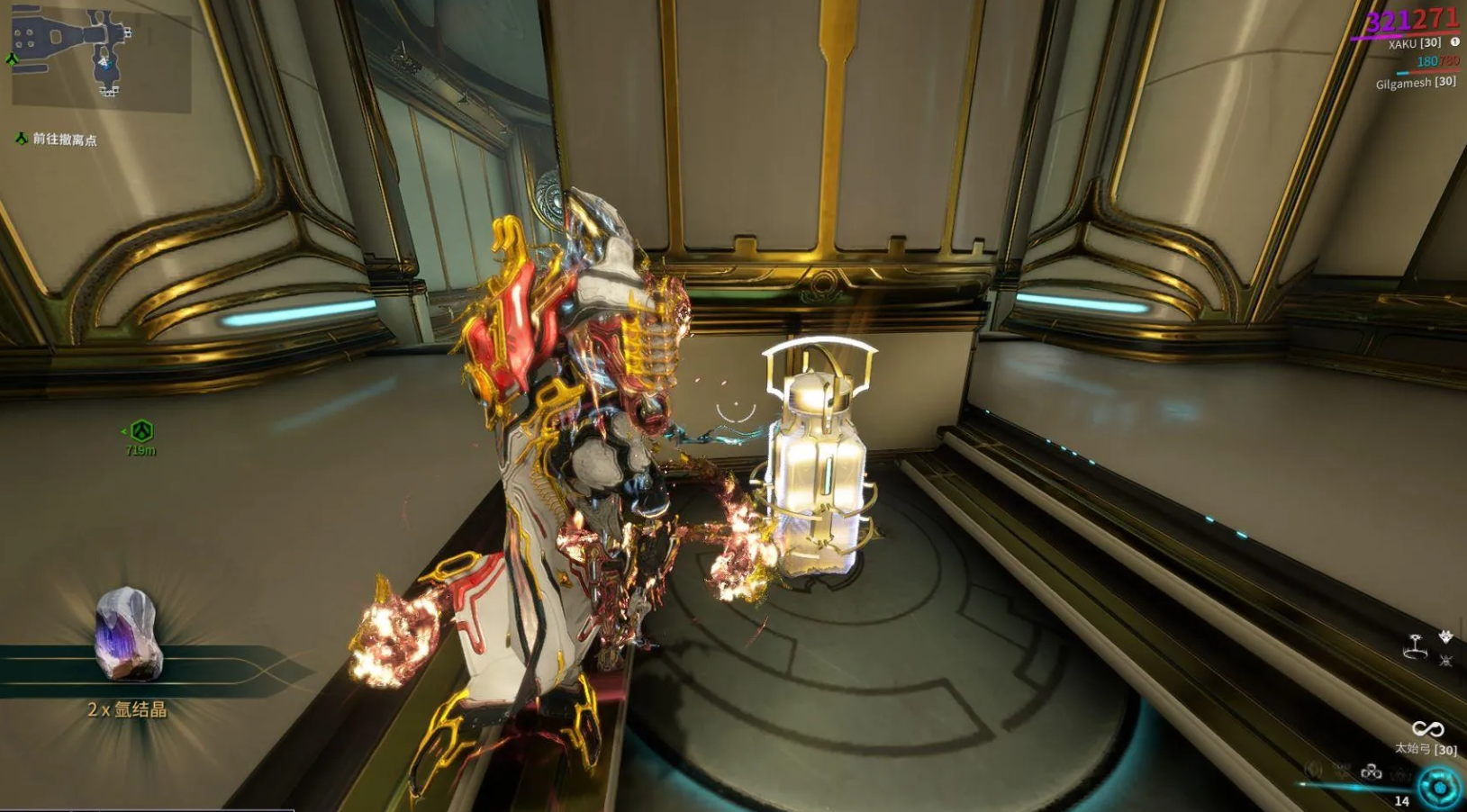The image size is (1467, 812).
Task: Open the minimap in the corner
Action: [x=99, y=56]
